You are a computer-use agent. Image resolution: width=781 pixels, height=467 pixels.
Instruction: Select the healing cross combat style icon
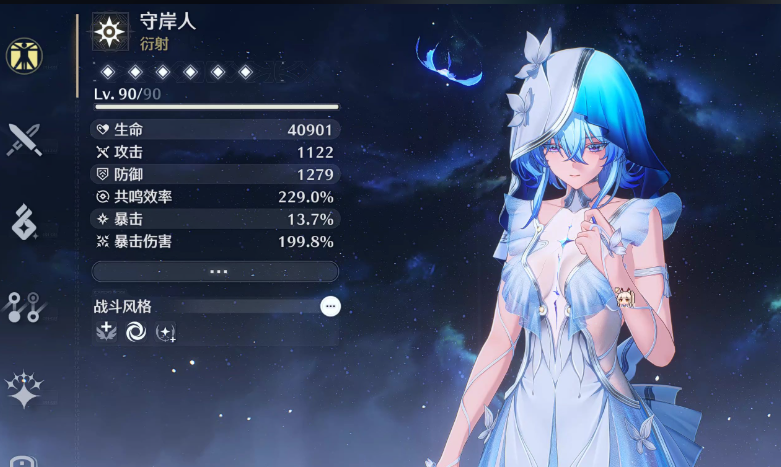pyautogui.click(x=105, y=333)
